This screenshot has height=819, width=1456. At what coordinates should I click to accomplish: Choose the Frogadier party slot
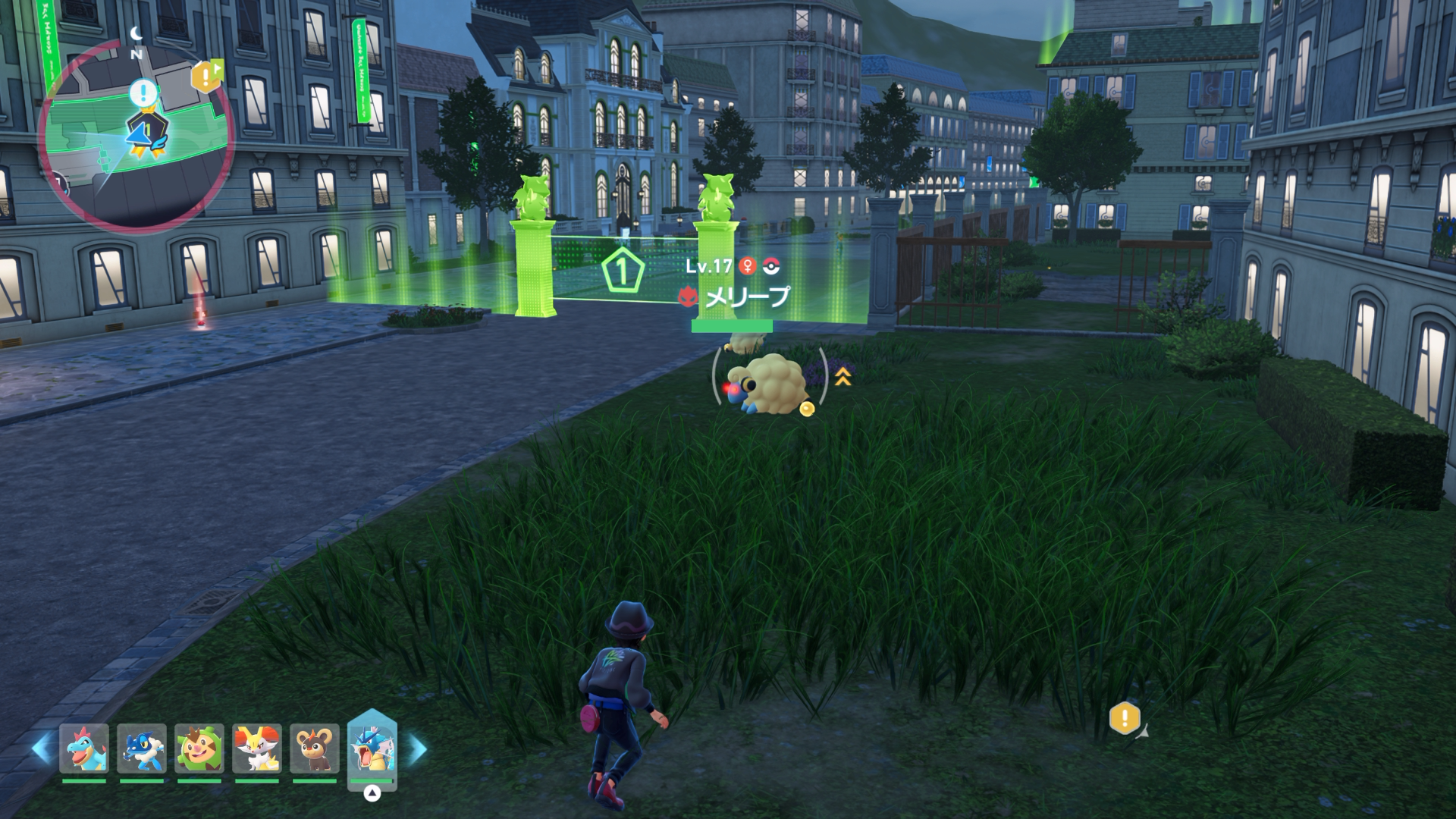click(x=142, y=748)
